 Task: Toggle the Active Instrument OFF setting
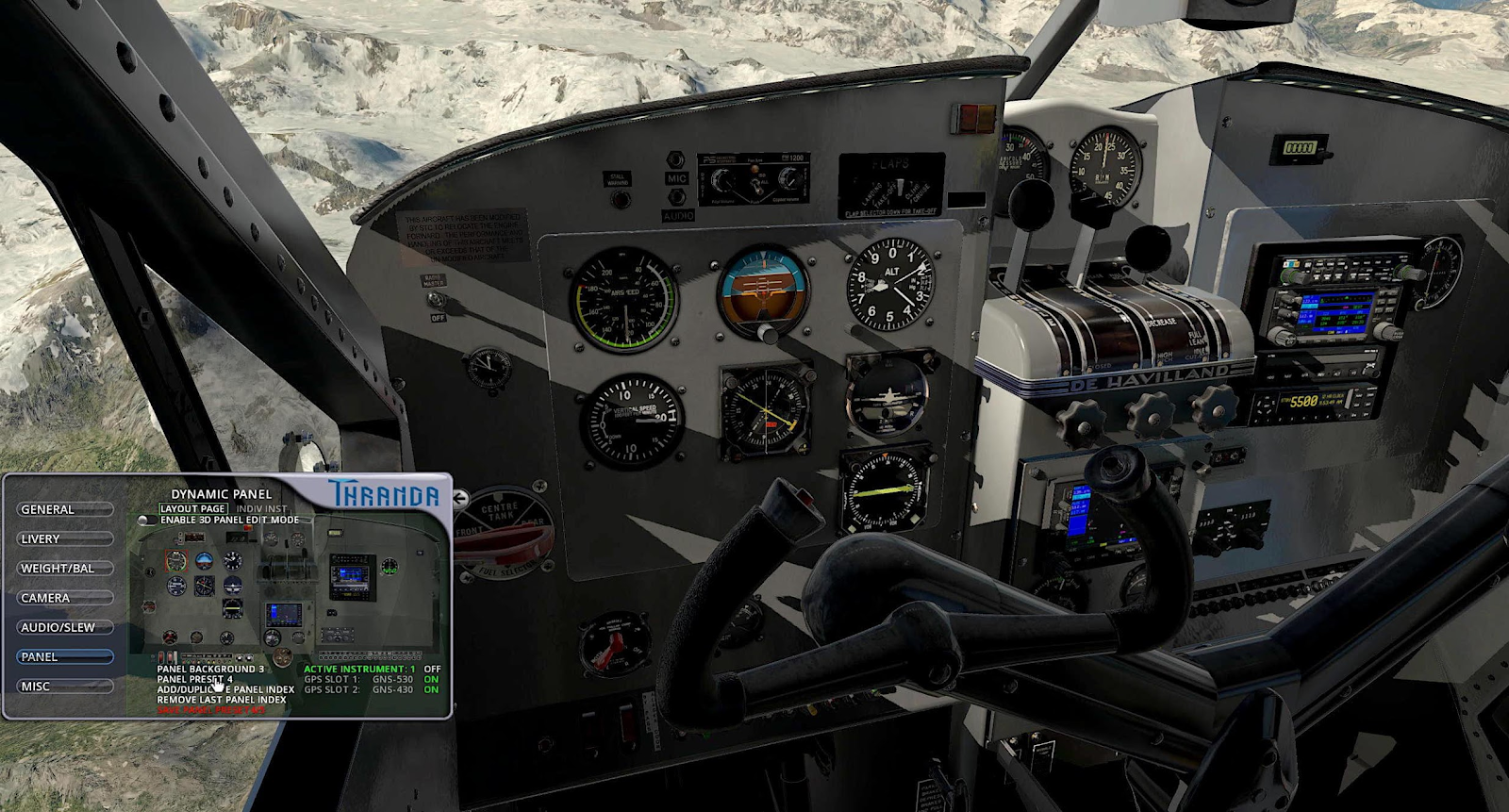click(x=432, y=669)
